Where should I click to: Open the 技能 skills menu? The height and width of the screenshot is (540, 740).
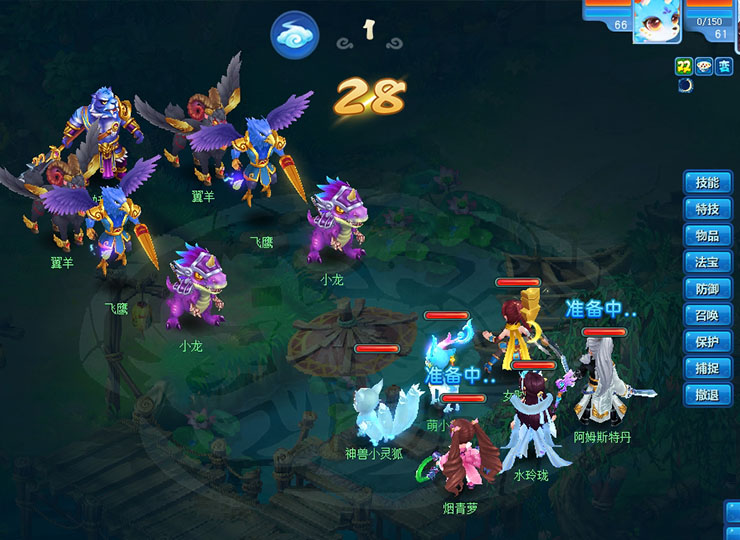point(707,183)
